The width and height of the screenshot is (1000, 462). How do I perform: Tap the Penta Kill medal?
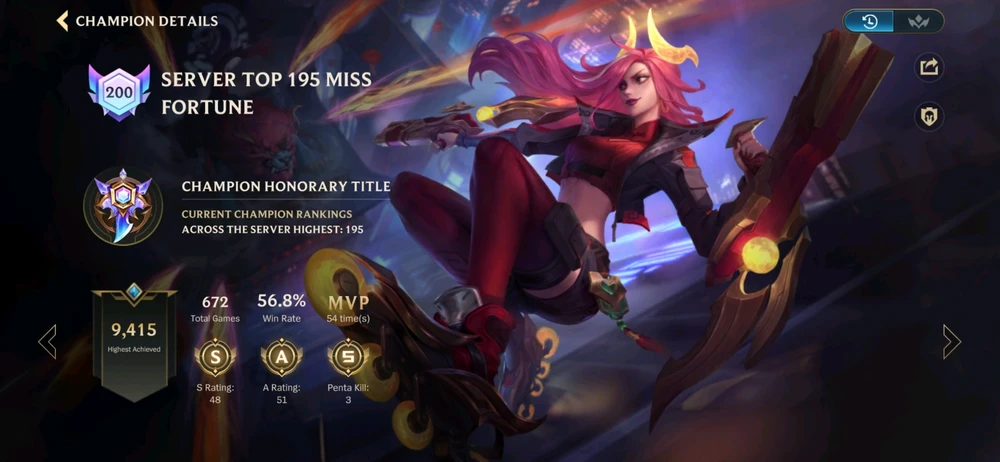[x=348, y=357]
